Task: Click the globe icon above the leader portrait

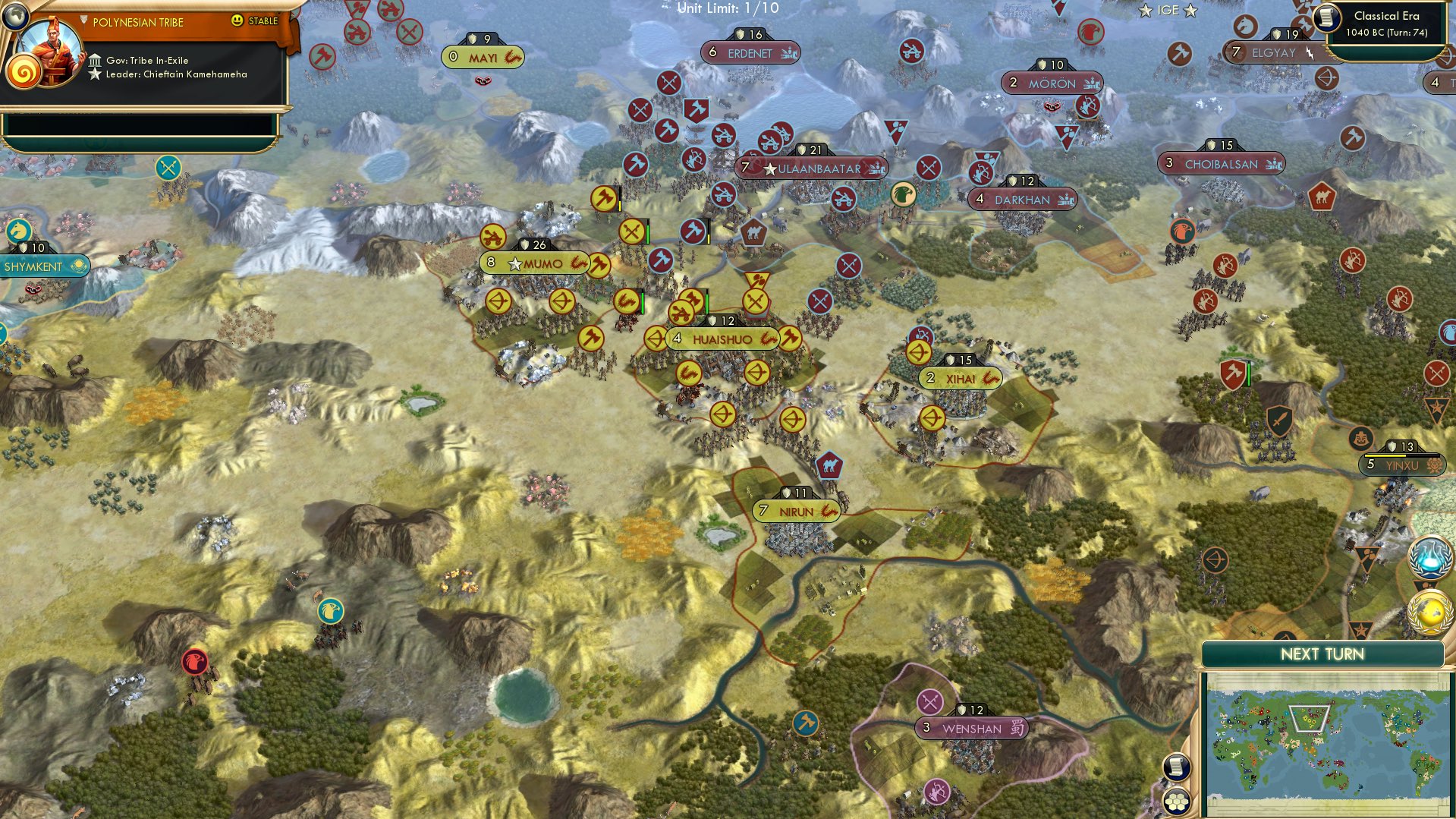Action: pos(15,15)
